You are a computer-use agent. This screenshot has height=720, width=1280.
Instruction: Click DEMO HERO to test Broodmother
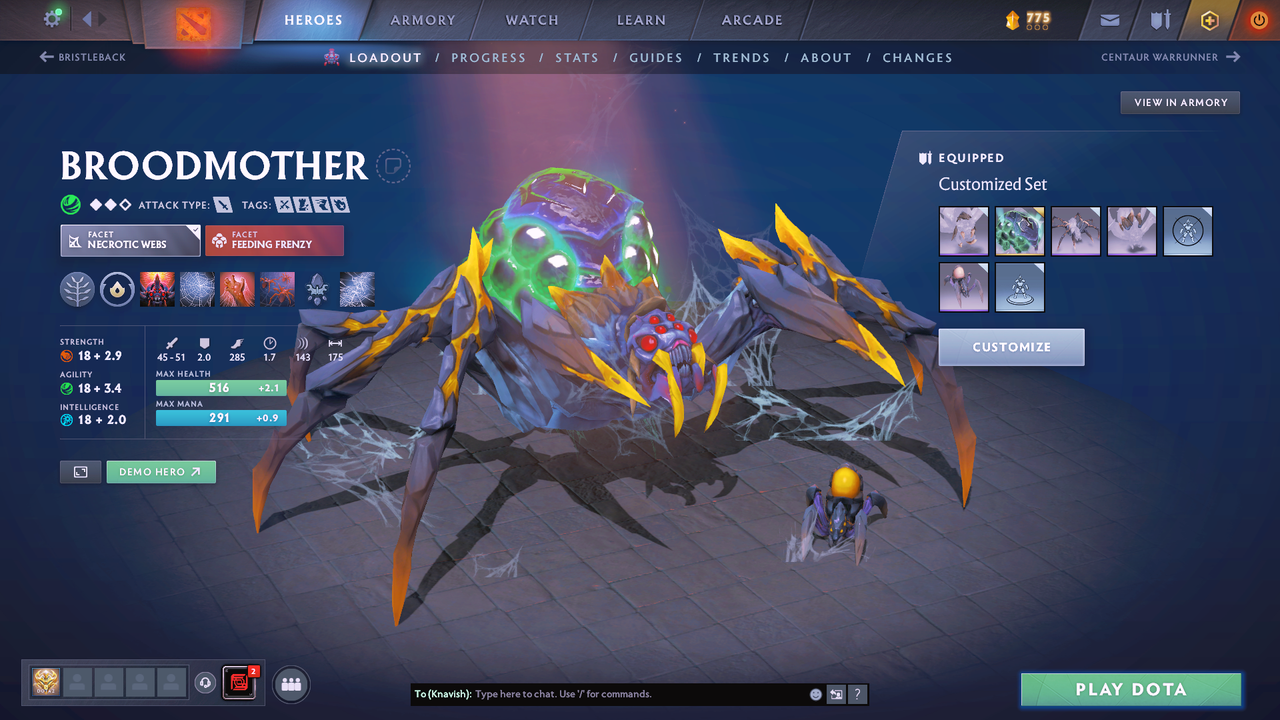(x=161, y=471)
